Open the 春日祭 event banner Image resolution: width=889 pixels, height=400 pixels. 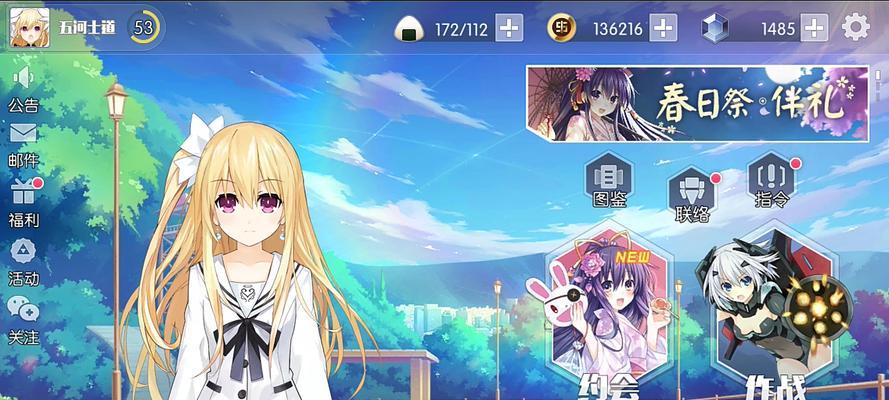pos(698,103)
